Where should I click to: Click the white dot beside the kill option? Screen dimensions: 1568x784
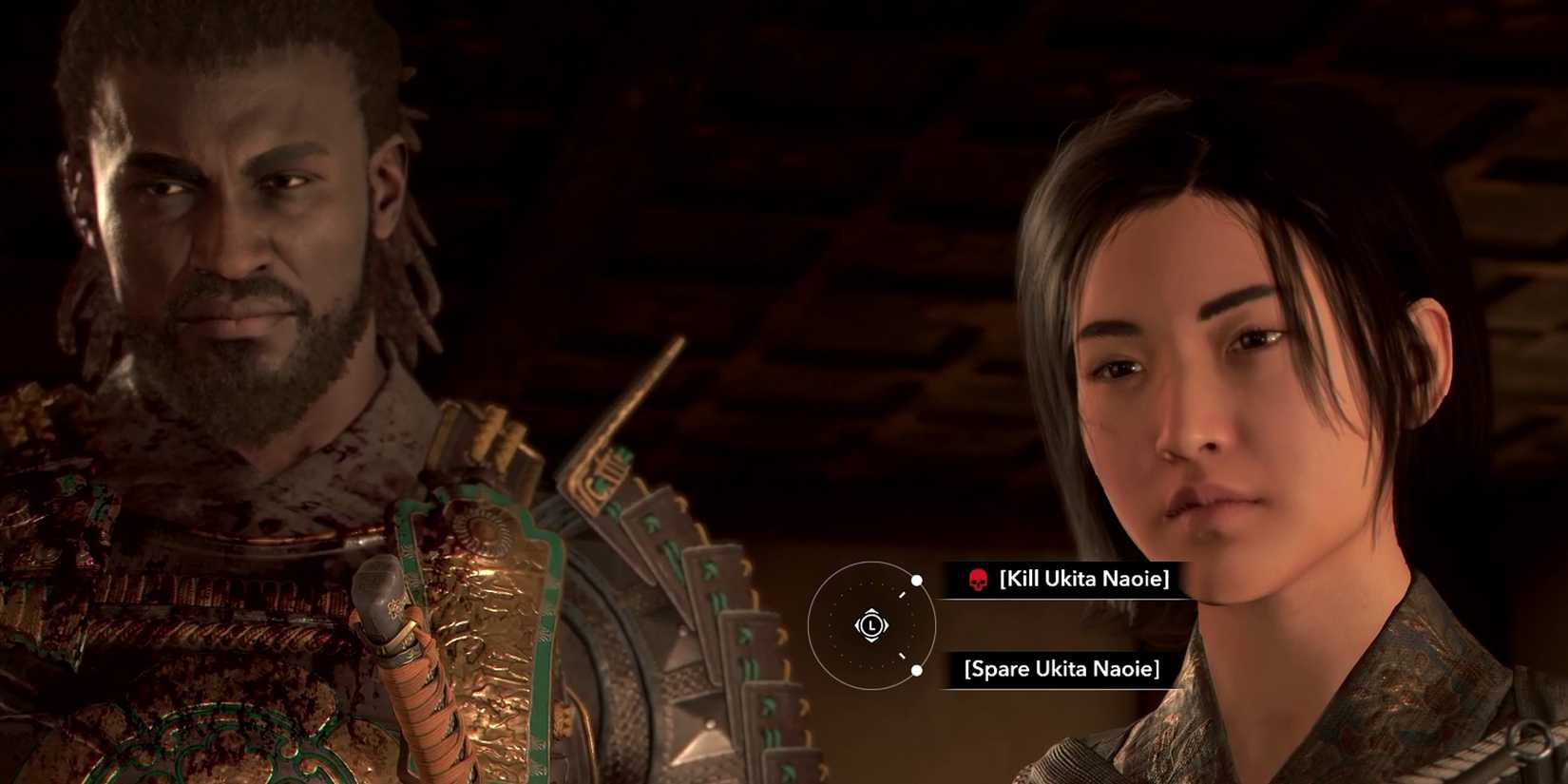(916, 581)
